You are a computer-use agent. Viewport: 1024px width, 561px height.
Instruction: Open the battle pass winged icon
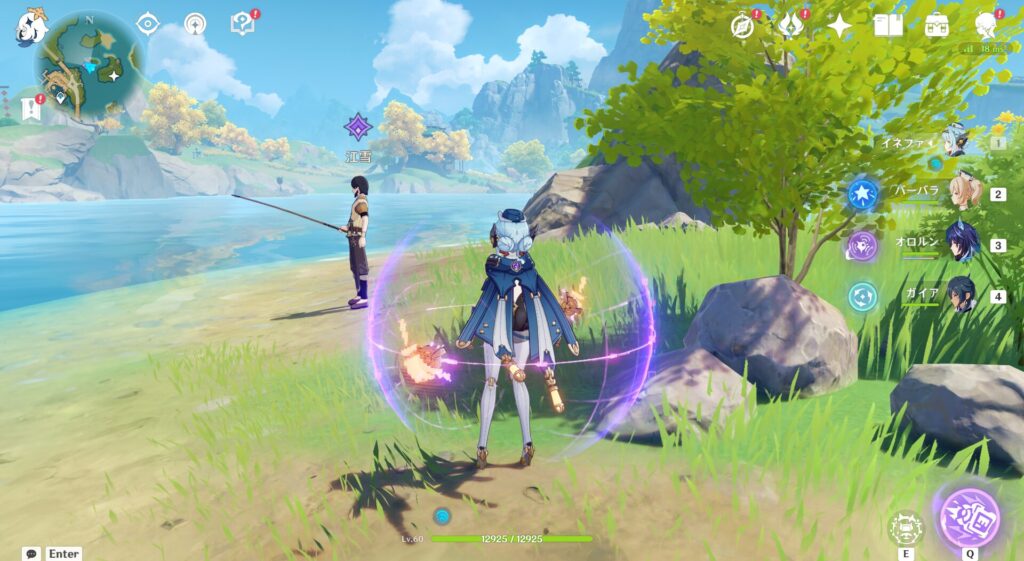pyautogui.click(x=791, y=25)
